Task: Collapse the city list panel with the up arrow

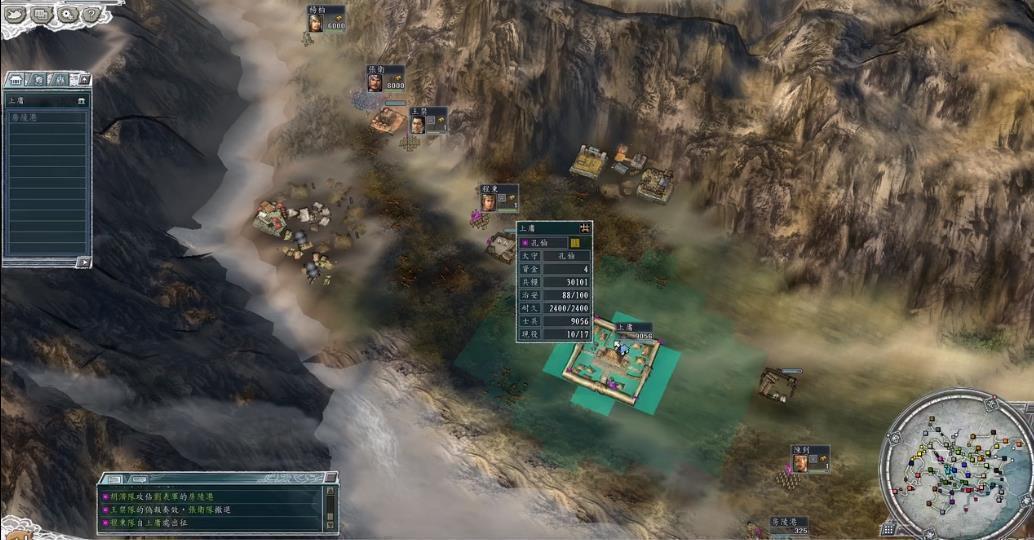Action: point(83,79)
